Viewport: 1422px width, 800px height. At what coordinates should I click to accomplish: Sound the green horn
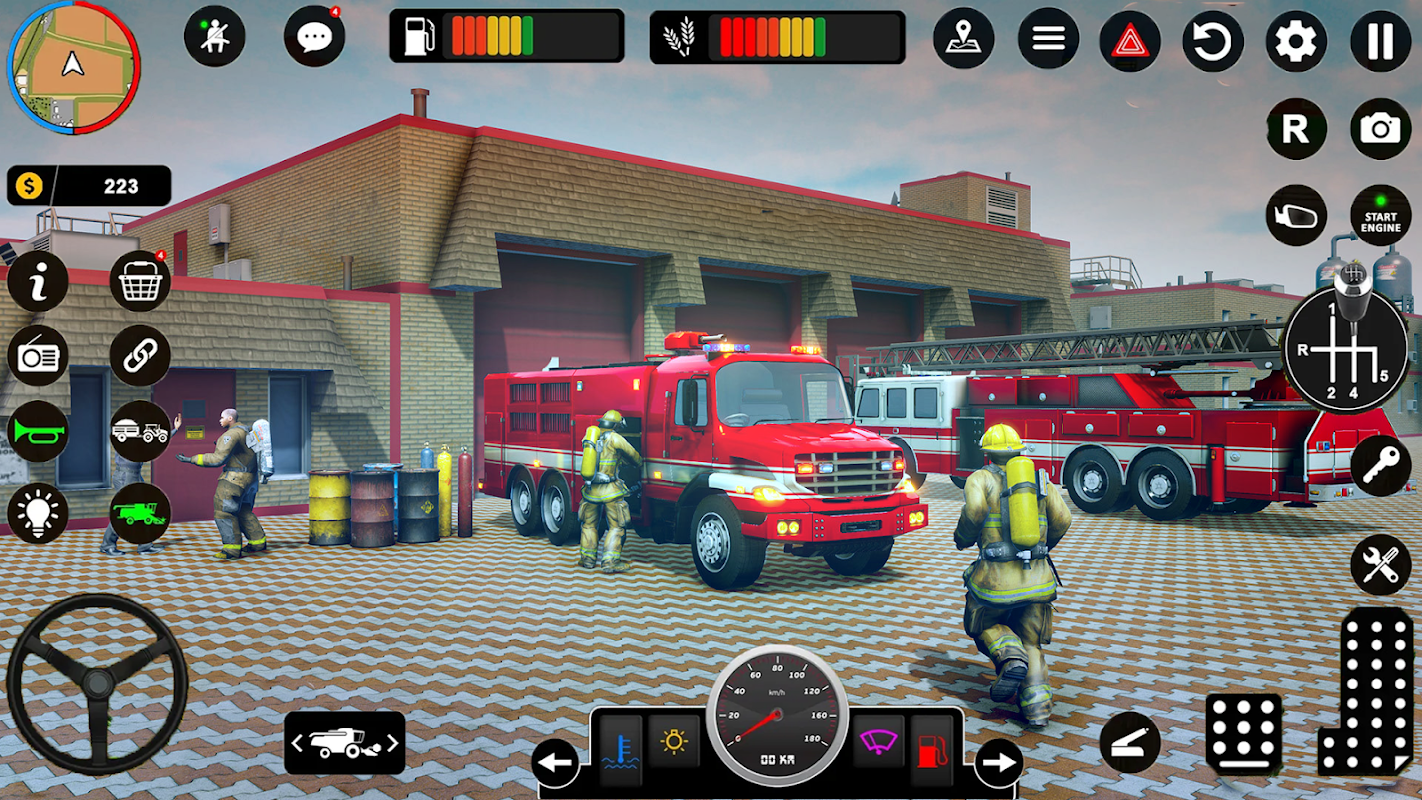coord(38,432)
